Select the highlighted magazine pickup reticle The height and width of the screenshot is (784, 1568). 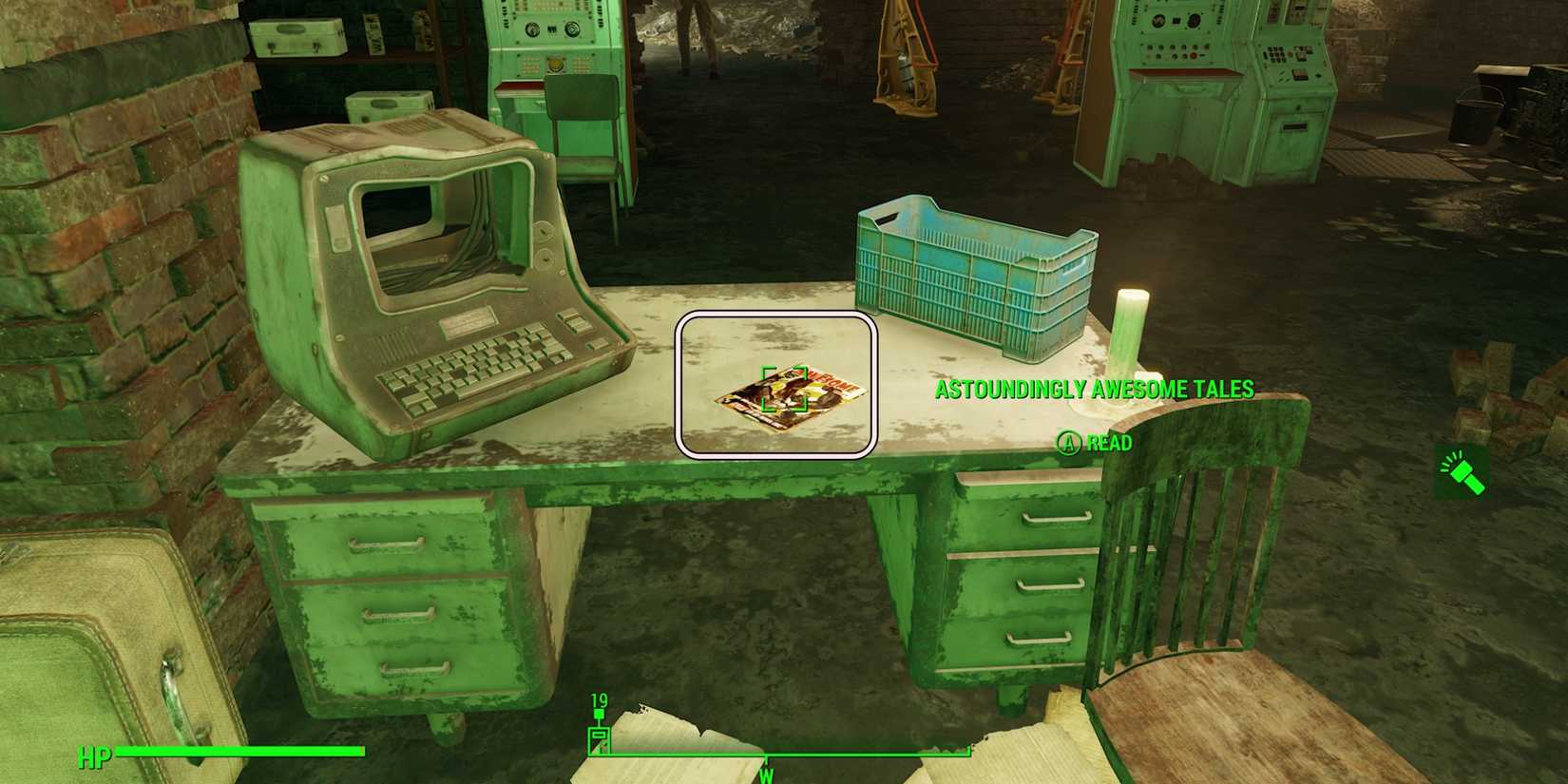pos(786,390)
